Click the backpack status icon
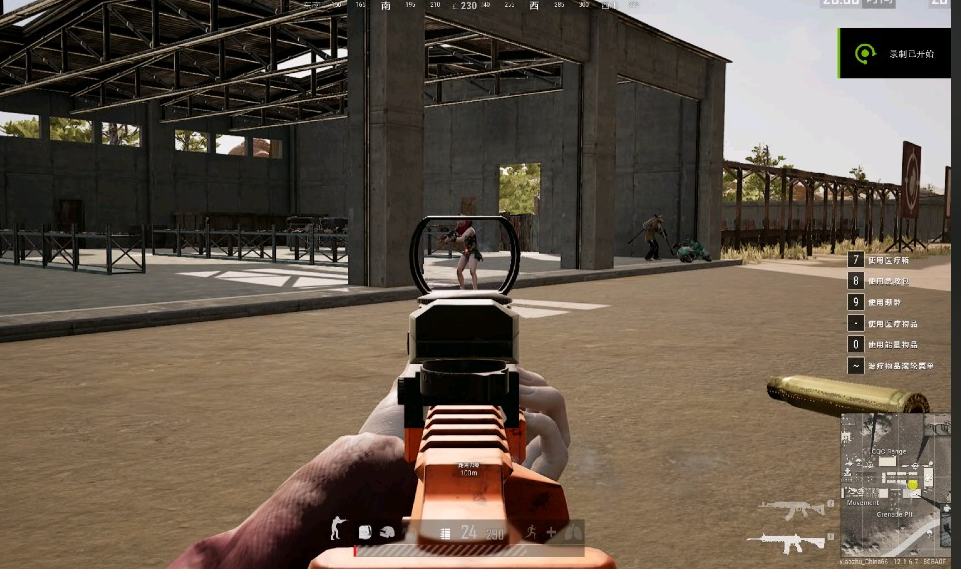Viewport: 961px width, 569px height. point(365,532)
